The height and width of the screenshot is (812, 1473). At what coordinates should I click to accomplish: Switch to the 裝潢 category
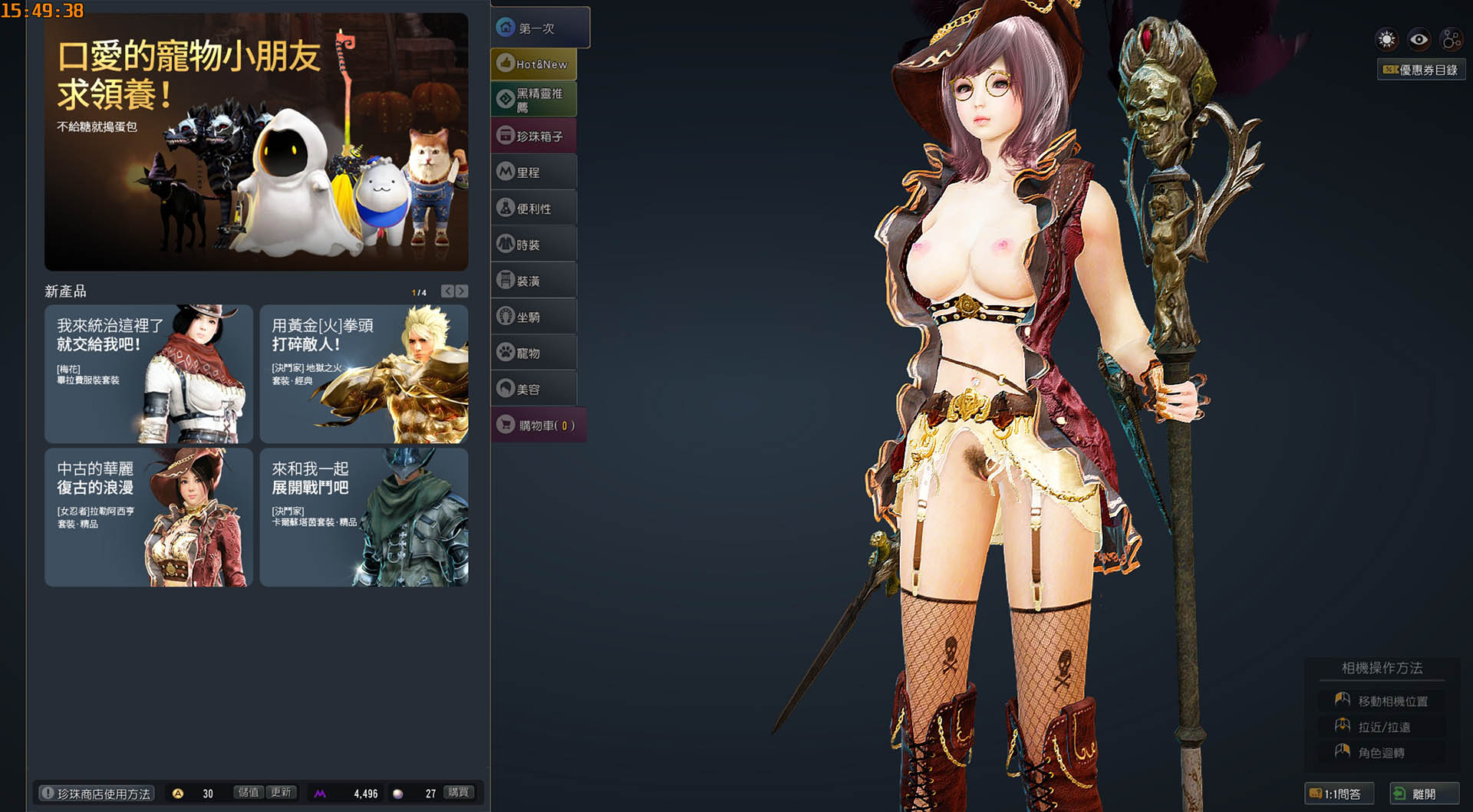[534, 281]
